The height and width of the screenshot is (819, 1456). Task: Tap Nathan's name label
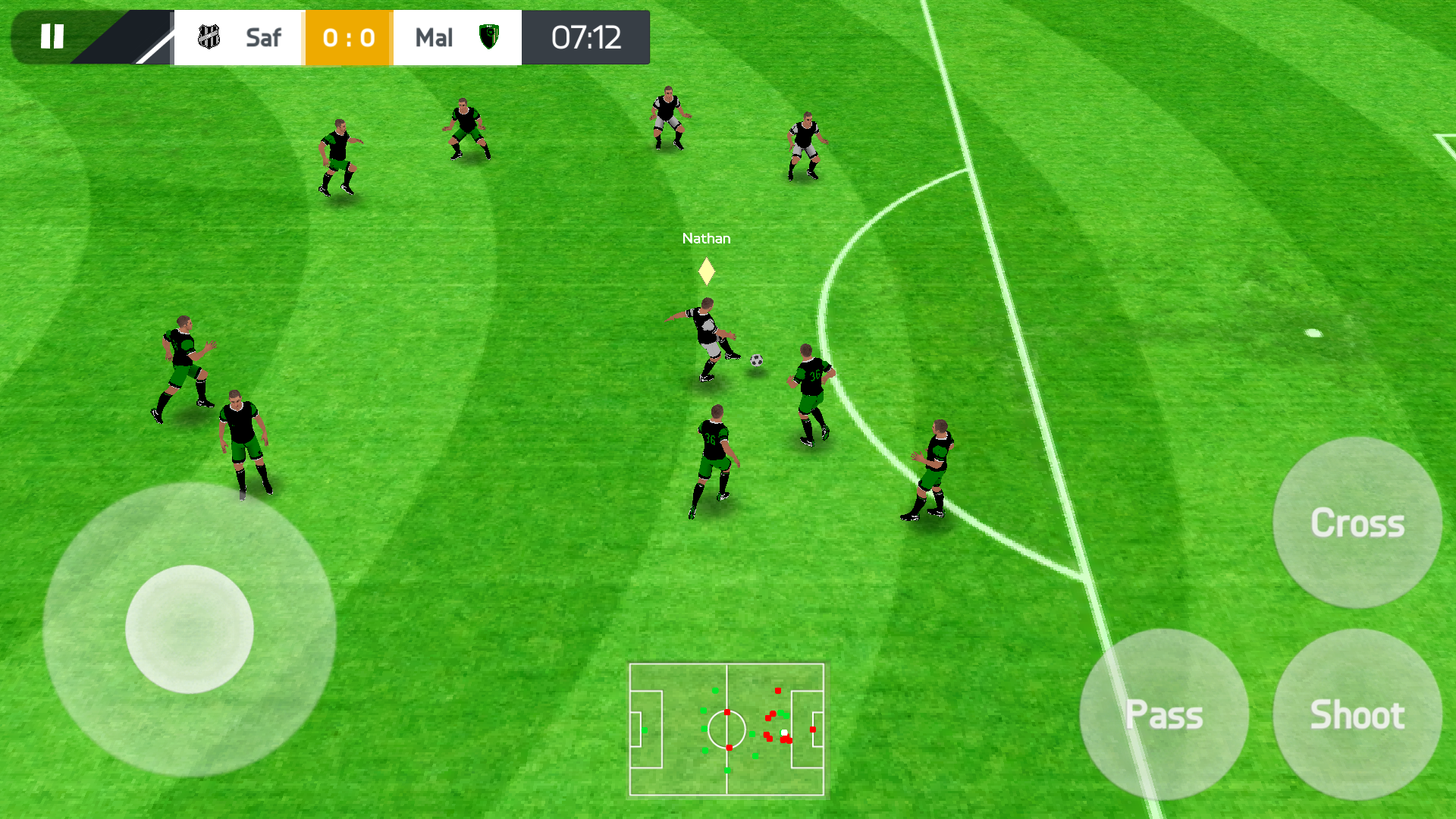coord(705,237)
